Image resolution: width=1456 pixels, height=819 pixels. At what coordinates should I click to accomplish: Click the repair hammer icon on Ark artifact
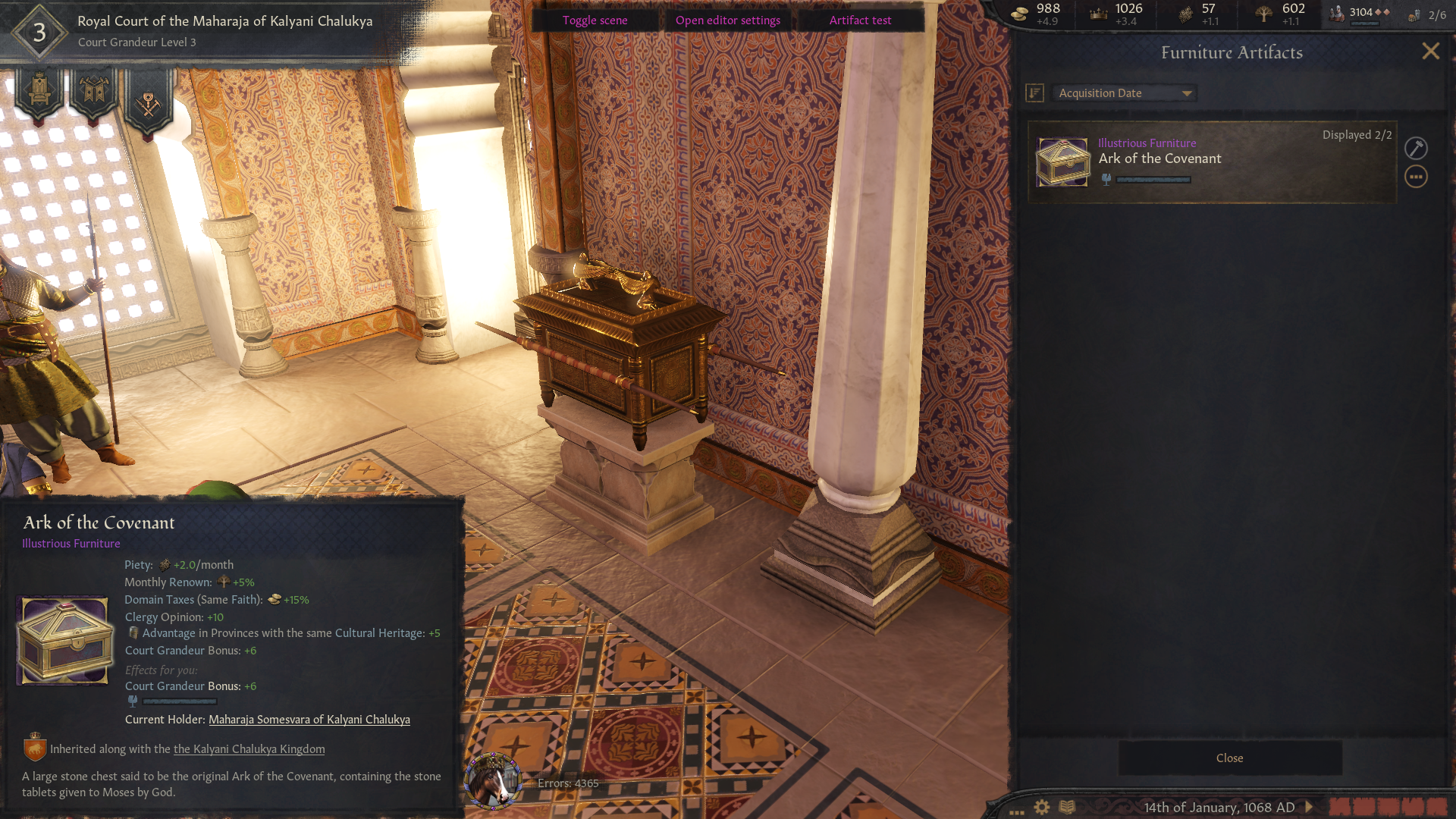1417,148
